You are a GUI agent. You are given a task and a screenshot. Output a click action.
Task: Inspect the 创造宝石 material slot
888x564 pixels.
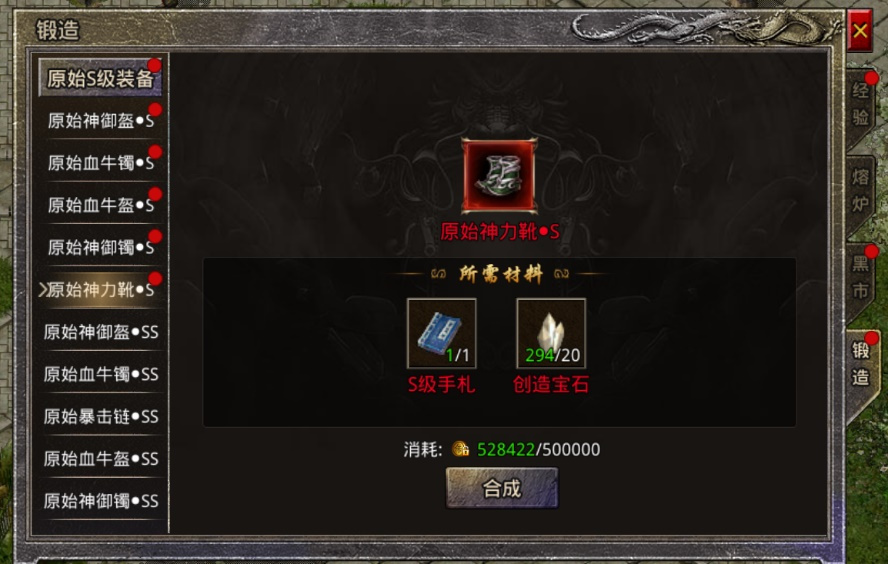pyautogui.click(x=550, y=333)
